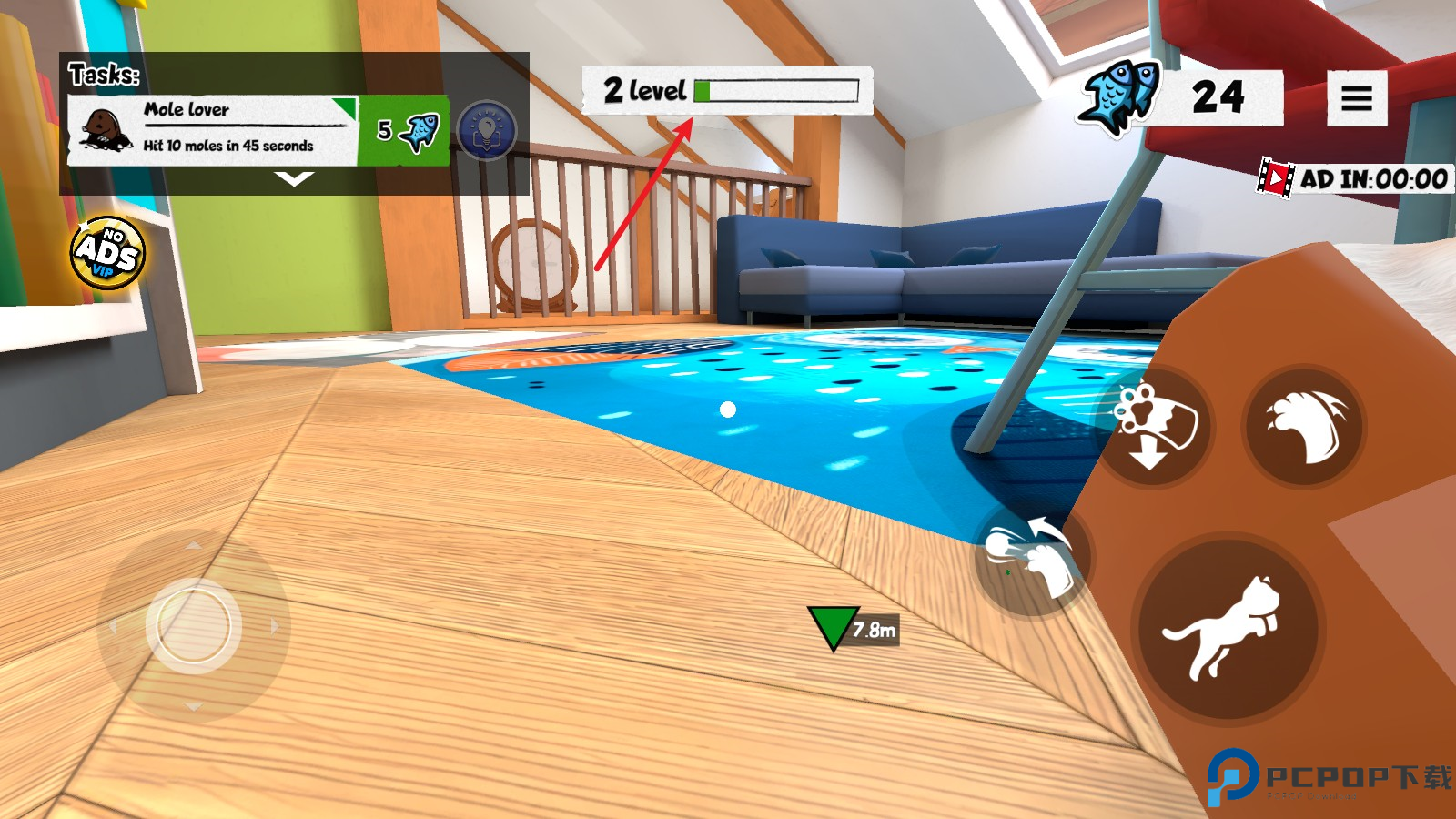The image size is (1456, 819).
Task: Tap the AD IN video timer
Action: pos(1354,179)
